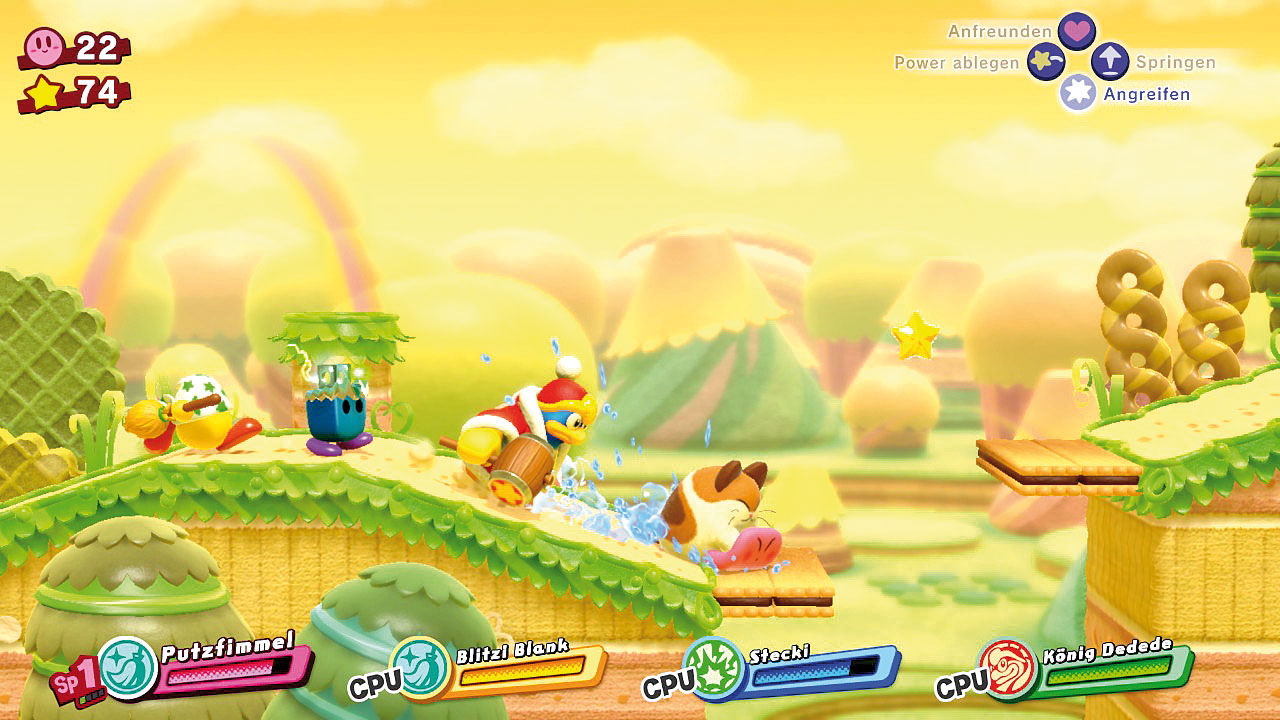Click Blitzi Blank's ability icon

(x=420, y=667)
